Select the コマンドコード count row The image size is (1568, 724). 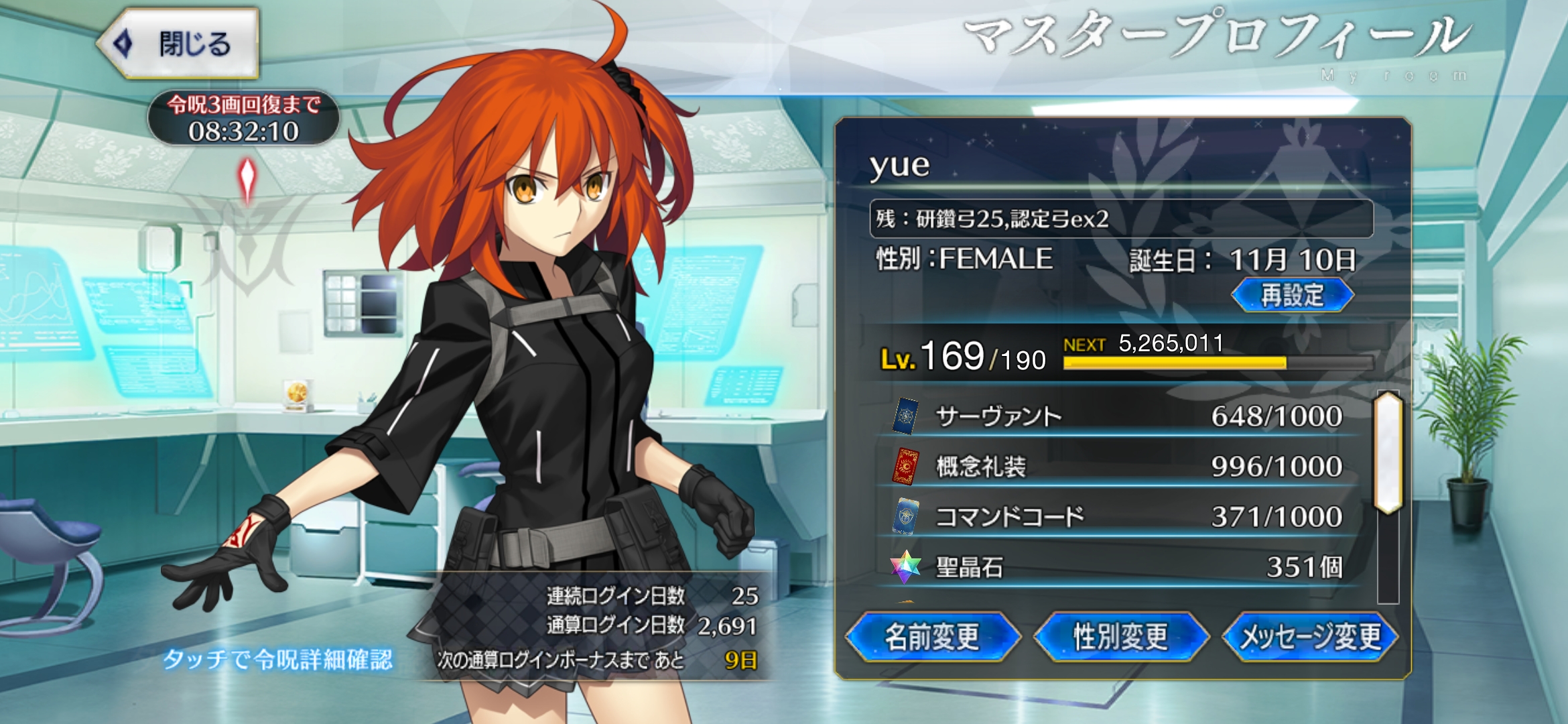click(1119, 517)
